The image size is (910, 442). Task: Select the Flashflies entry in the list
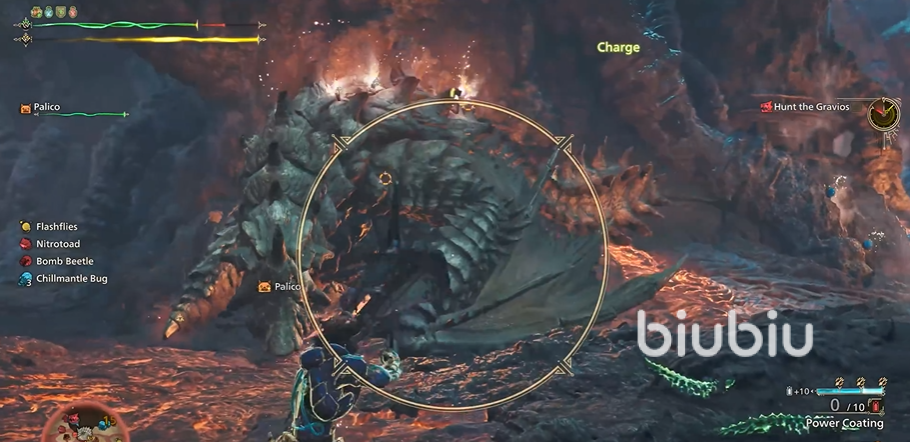click(x=55, y=227)
